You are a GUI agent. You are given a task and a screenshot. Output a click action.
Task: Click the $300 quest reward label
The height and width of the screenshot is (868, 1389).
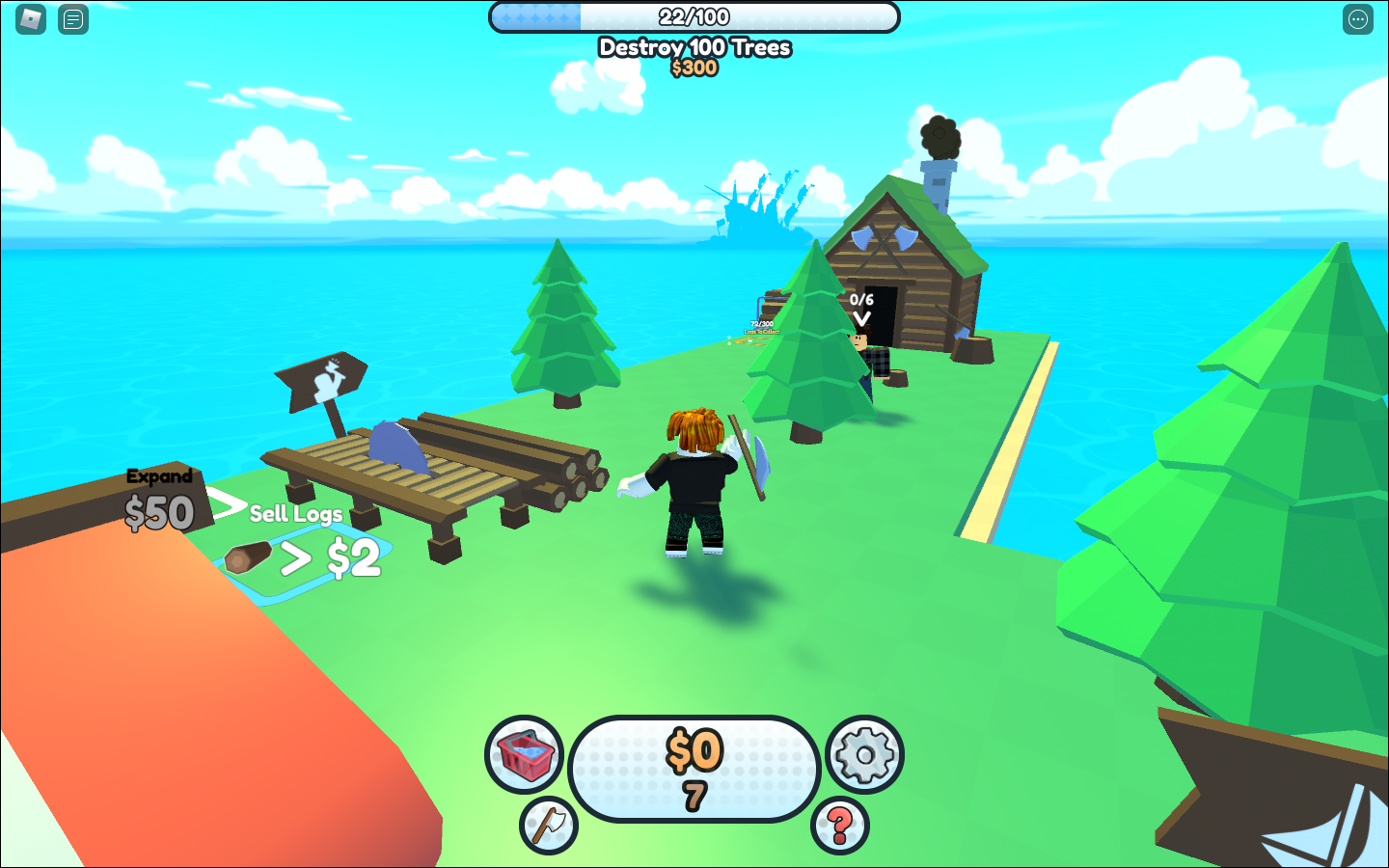pyautogui.click(x=694, y=68)
